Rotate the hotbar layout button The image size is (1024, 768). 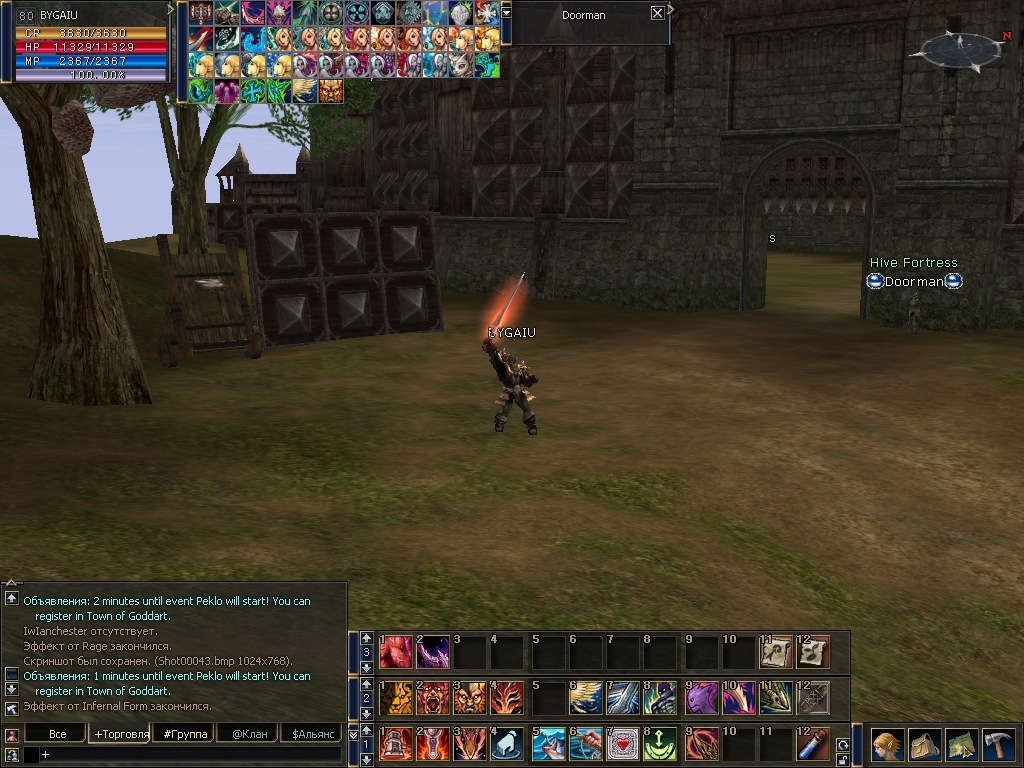[x=843, y=745]
